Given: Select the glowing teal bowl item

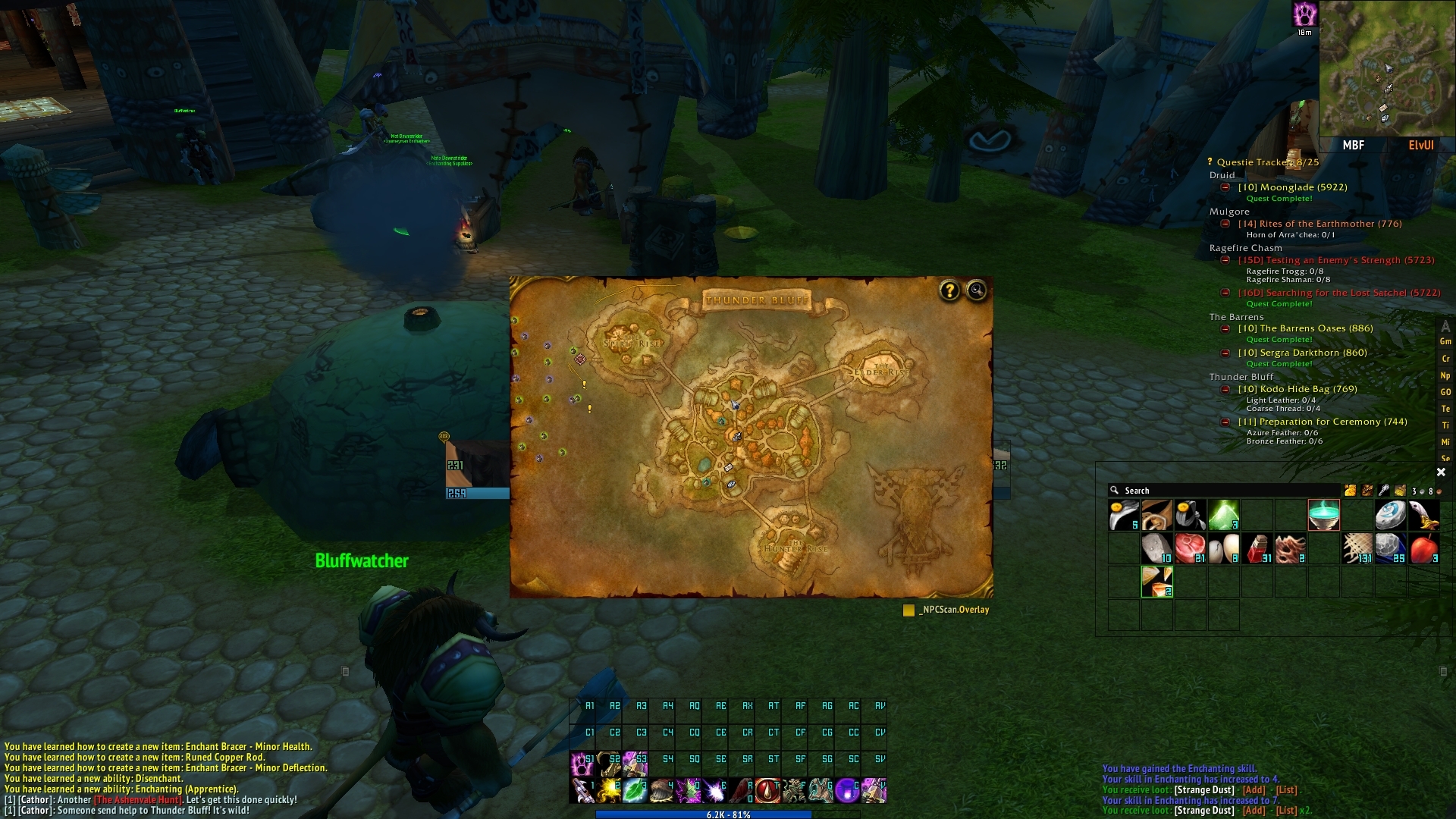Looking at the screenshot, I should coord(1323,515).
